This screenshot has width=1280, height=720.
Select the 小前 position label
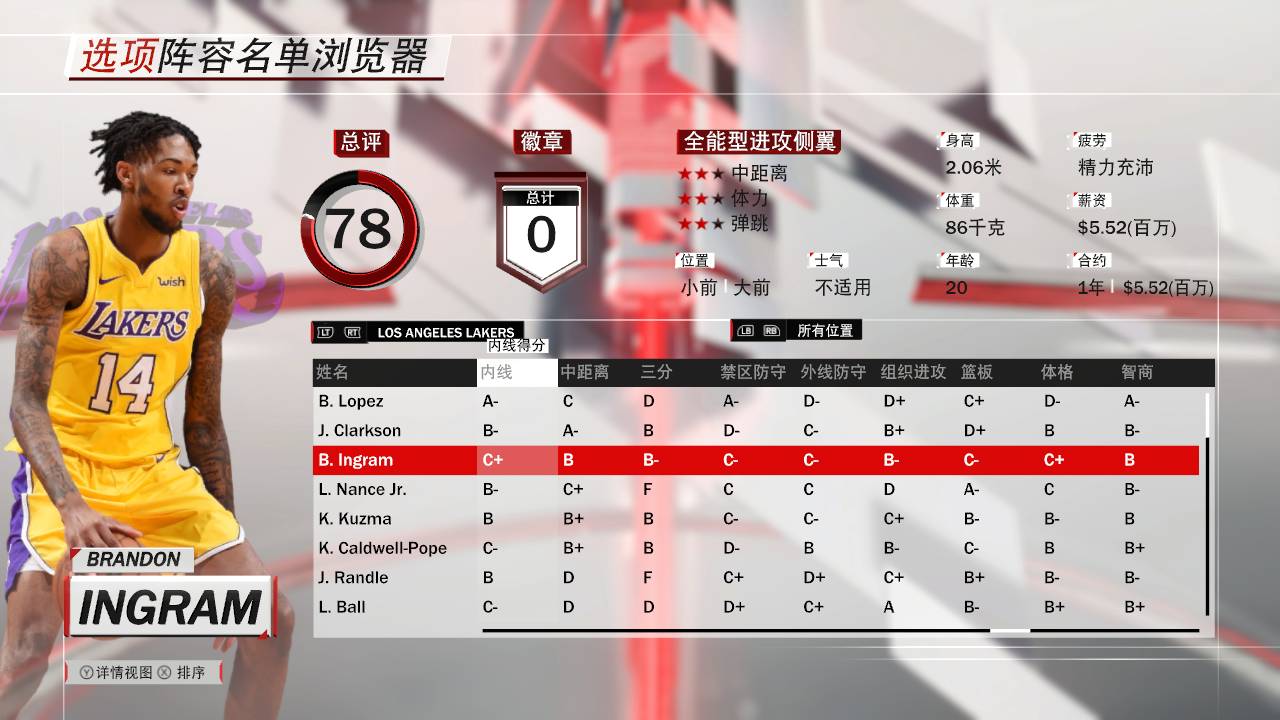pyautogui.click(x=699, y=289)
